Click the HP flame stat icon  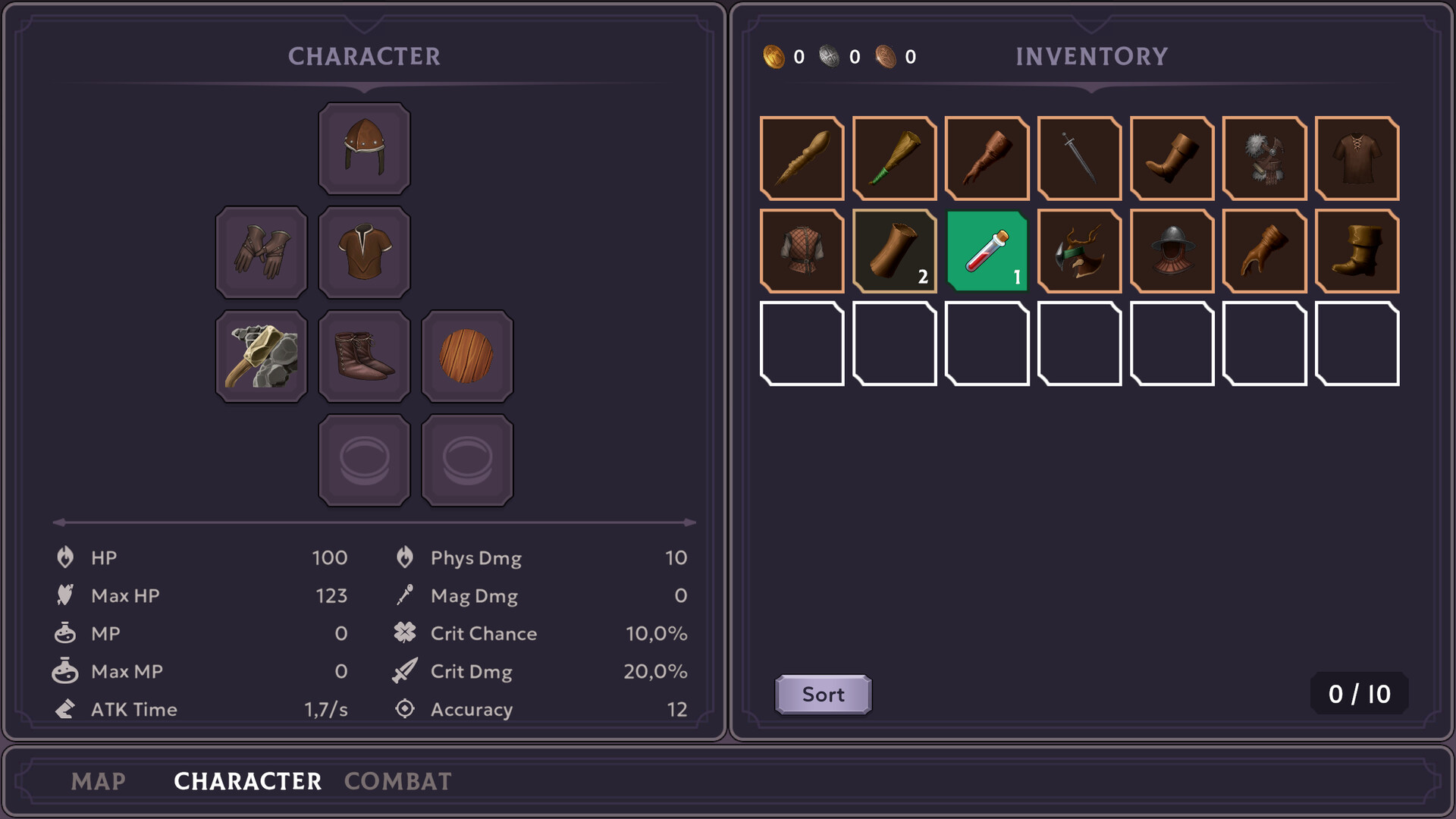click(x=66, y=557)
